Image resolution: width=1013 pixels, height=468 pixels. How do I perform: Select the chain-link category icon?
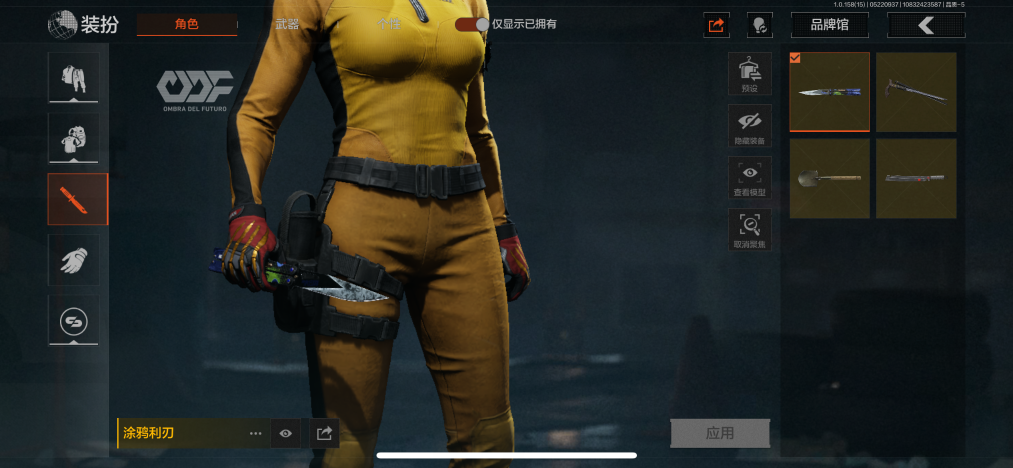click(x=73, y=321)
